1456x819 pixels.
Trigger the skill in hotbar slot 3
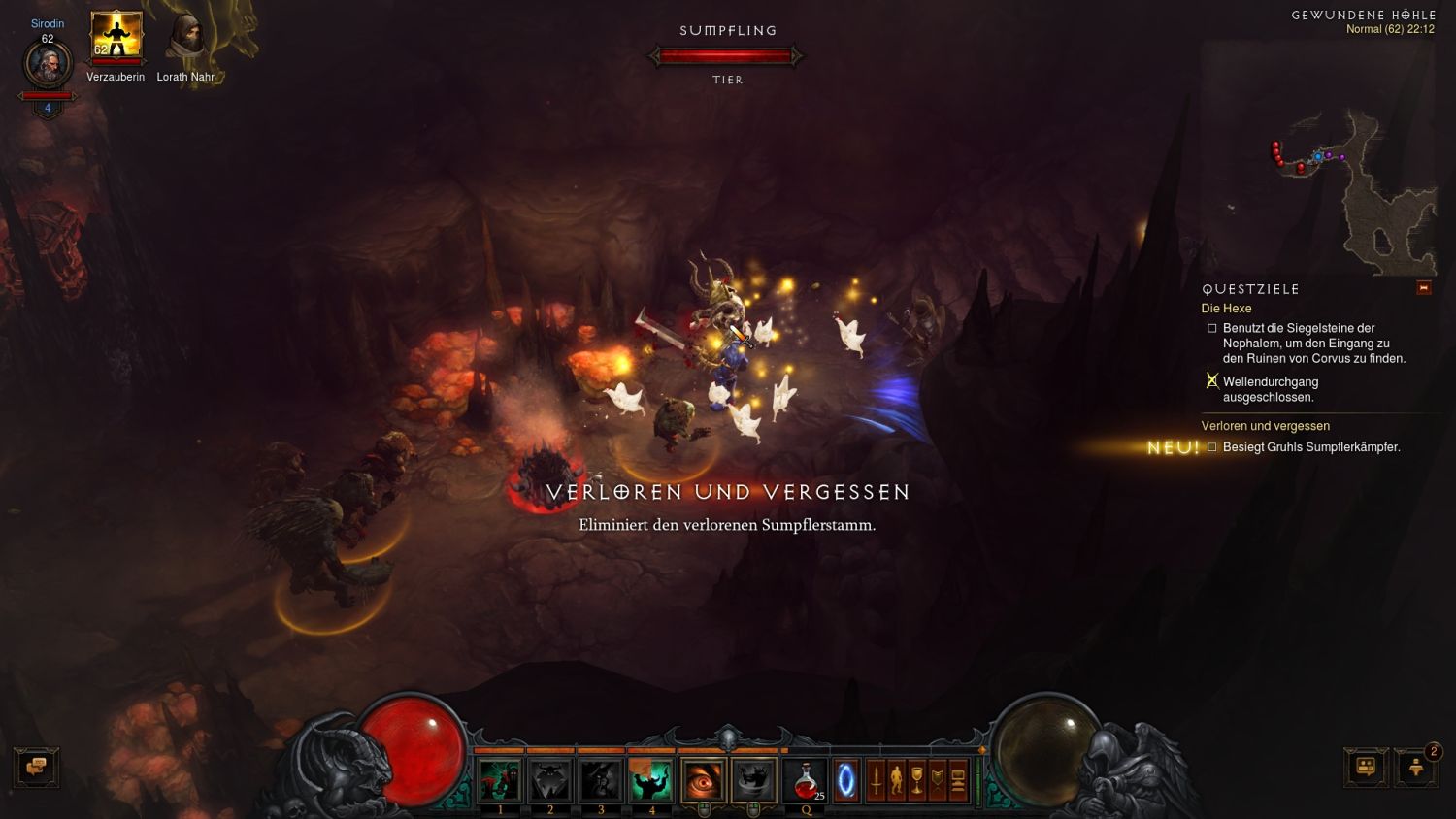[x=601, y=780]
